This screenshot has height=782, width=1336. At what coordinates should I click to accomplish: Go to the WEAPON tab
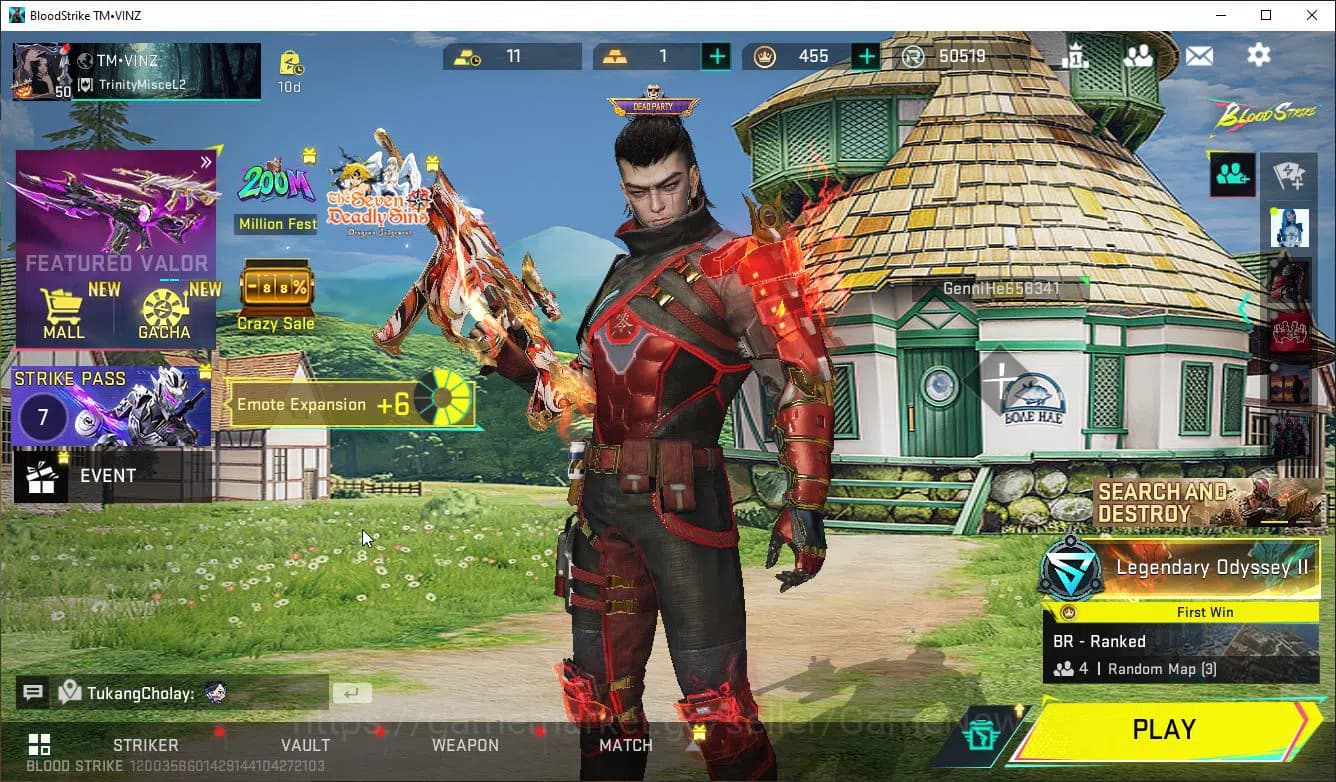coord(465,745)
